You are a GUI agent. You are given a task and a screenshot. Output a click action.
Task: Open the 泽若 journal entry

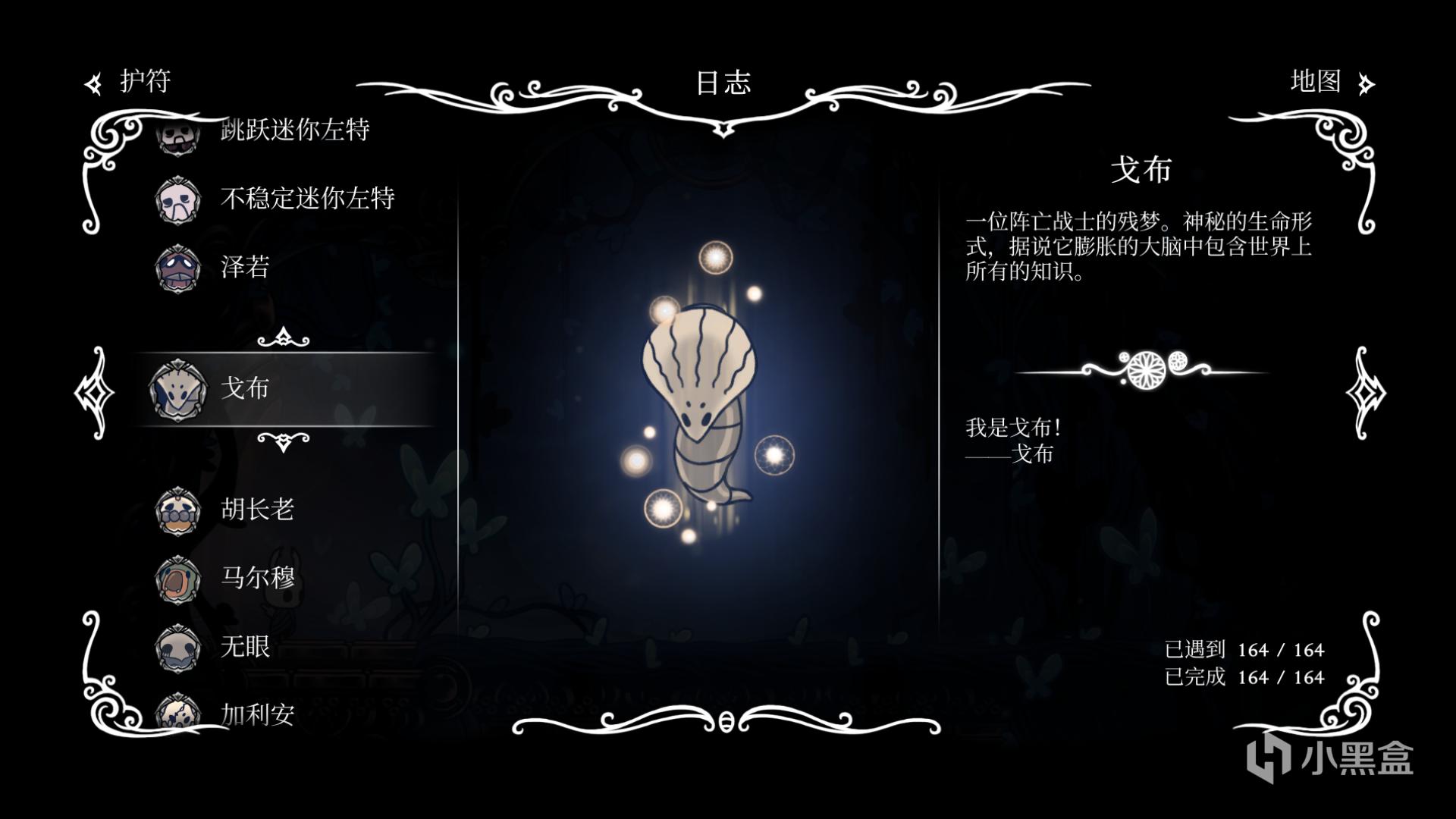tap(244, 267)
